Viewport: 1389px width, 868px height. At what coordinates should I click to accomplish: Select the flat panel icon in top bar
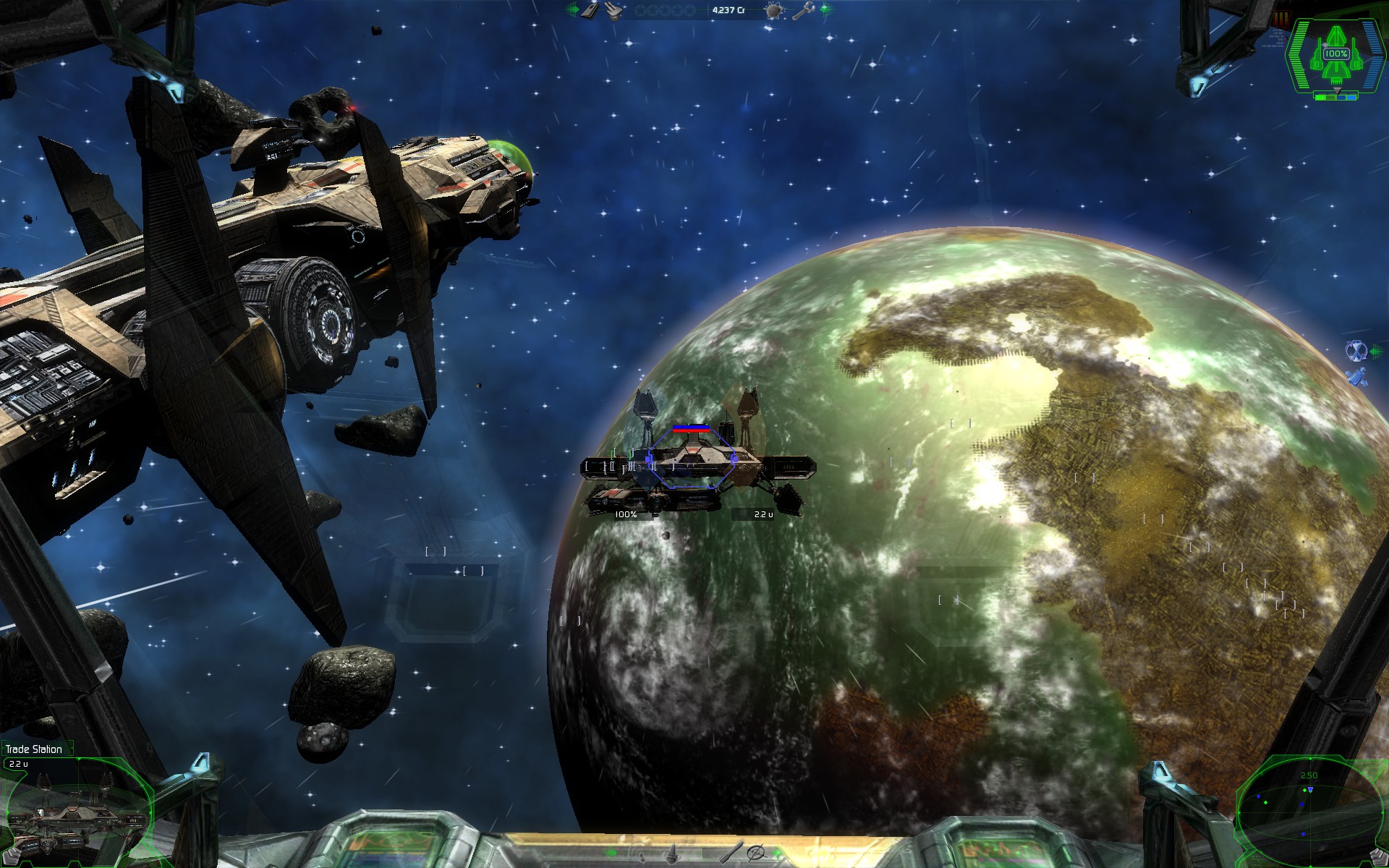click(x=590, y=10)
